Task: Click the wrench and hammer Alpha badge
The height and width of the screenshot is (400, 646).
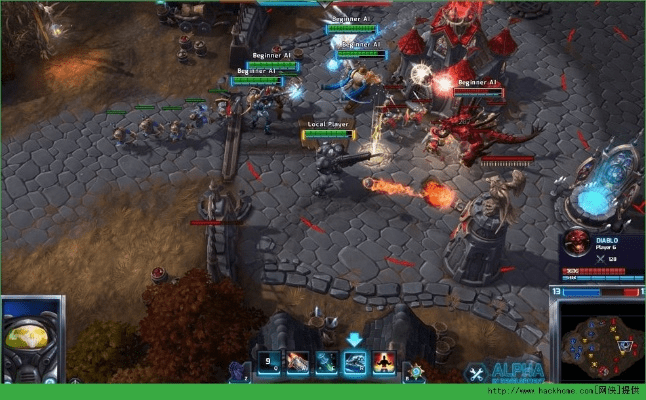Action: click(478, 372)
